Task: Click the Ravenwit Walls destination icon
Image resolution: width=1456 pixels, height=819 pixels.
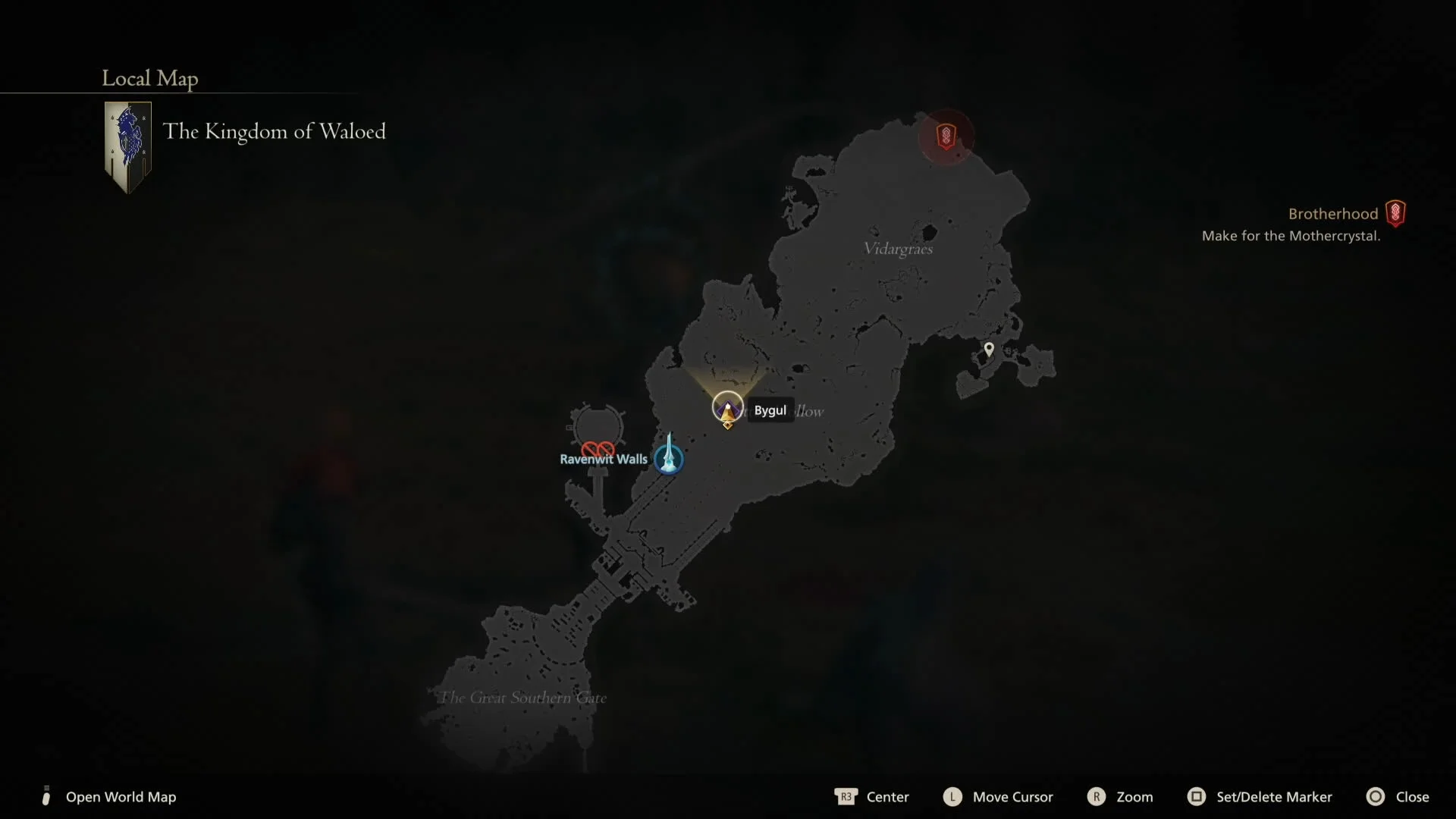Action: pyautogui.click(x=598, y=449)
